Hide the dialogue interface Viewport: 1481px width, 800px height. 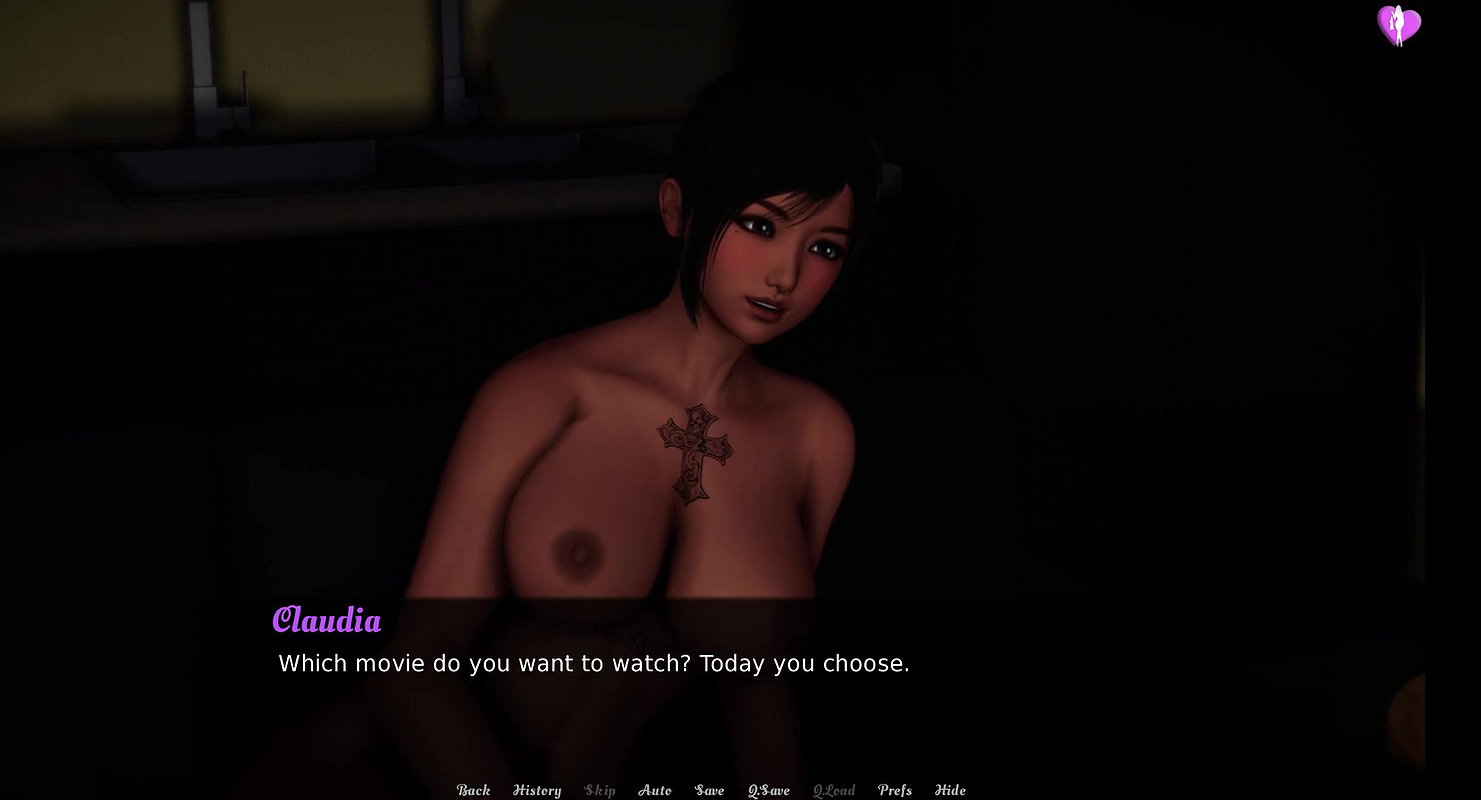(950, 790)
